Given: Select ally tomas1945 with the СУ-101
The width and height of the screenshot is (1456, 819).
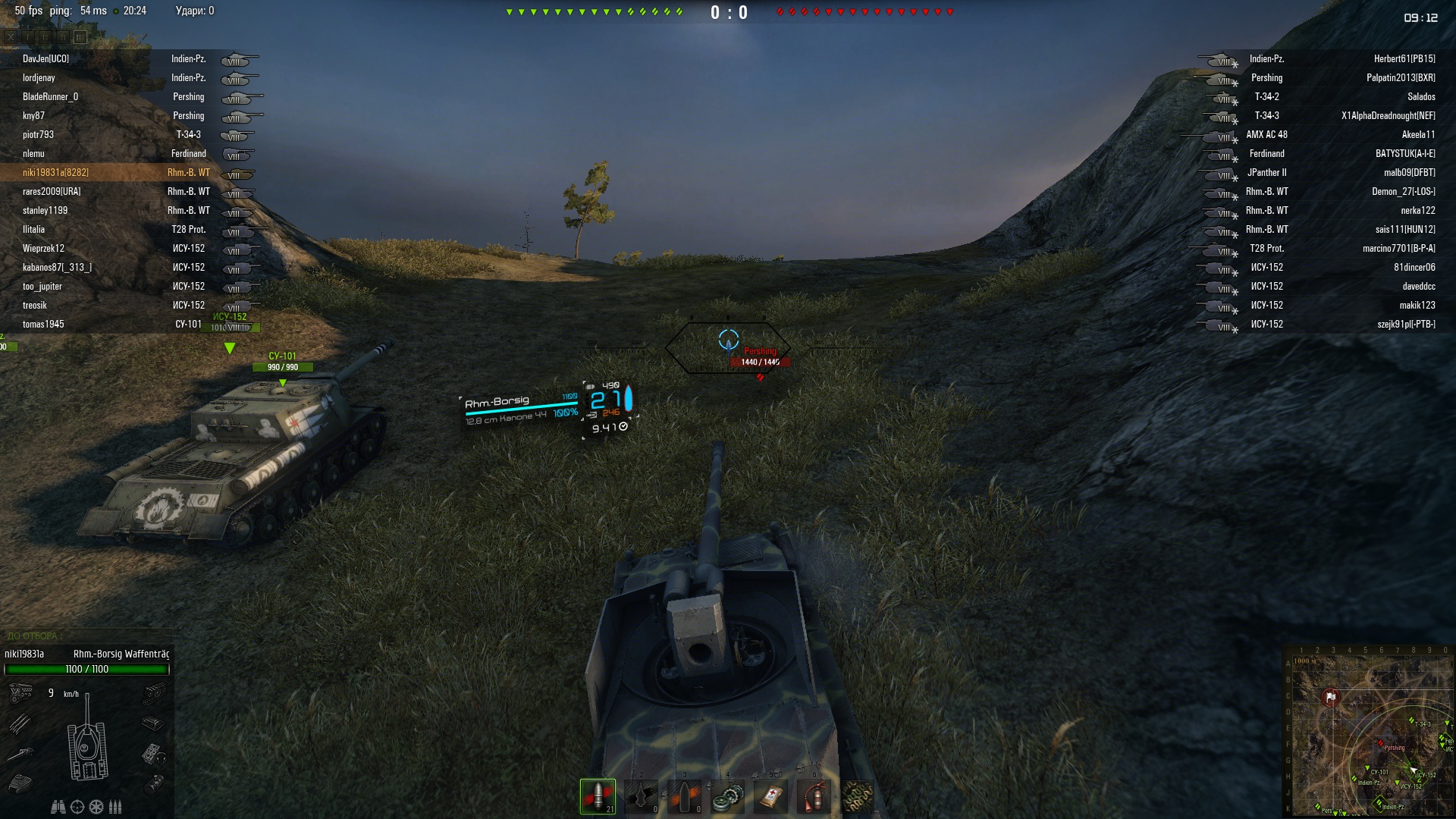Looking at the screenshot, I should click(x=43, y=325).
